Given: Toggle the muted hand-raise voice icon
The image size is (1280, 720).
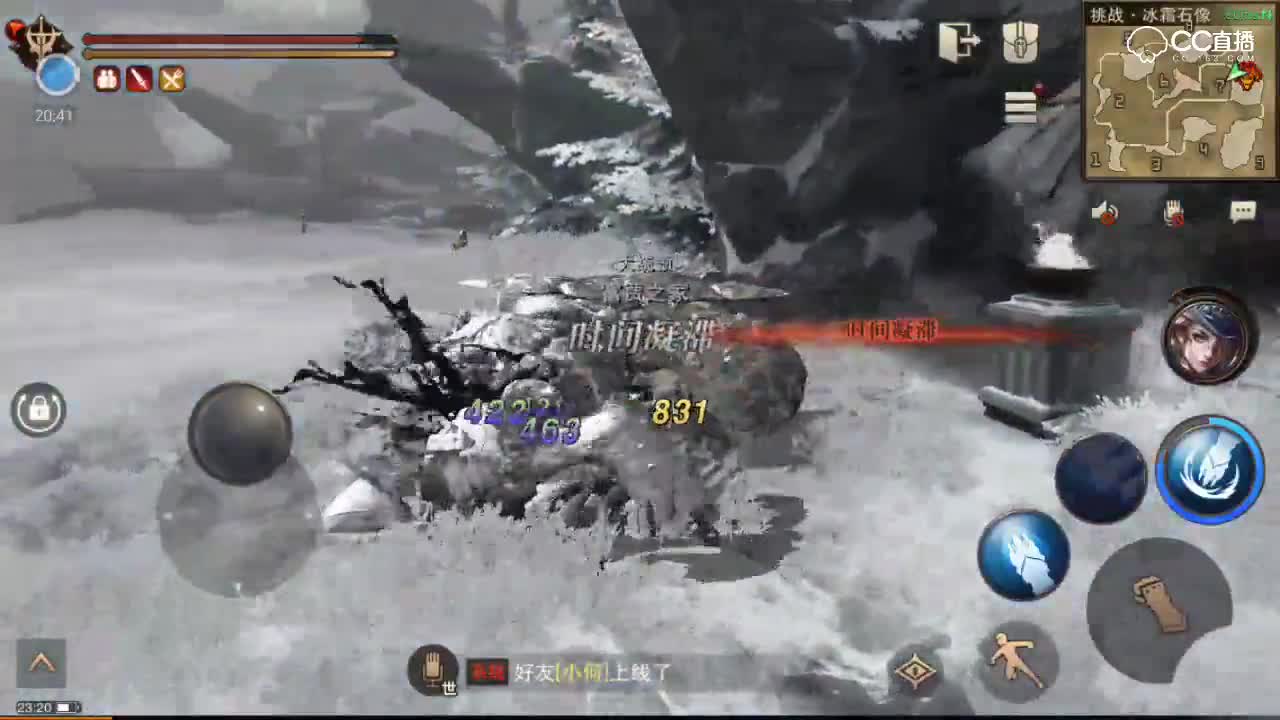Looking at the screenshot, I should [x=1173, y=212].
